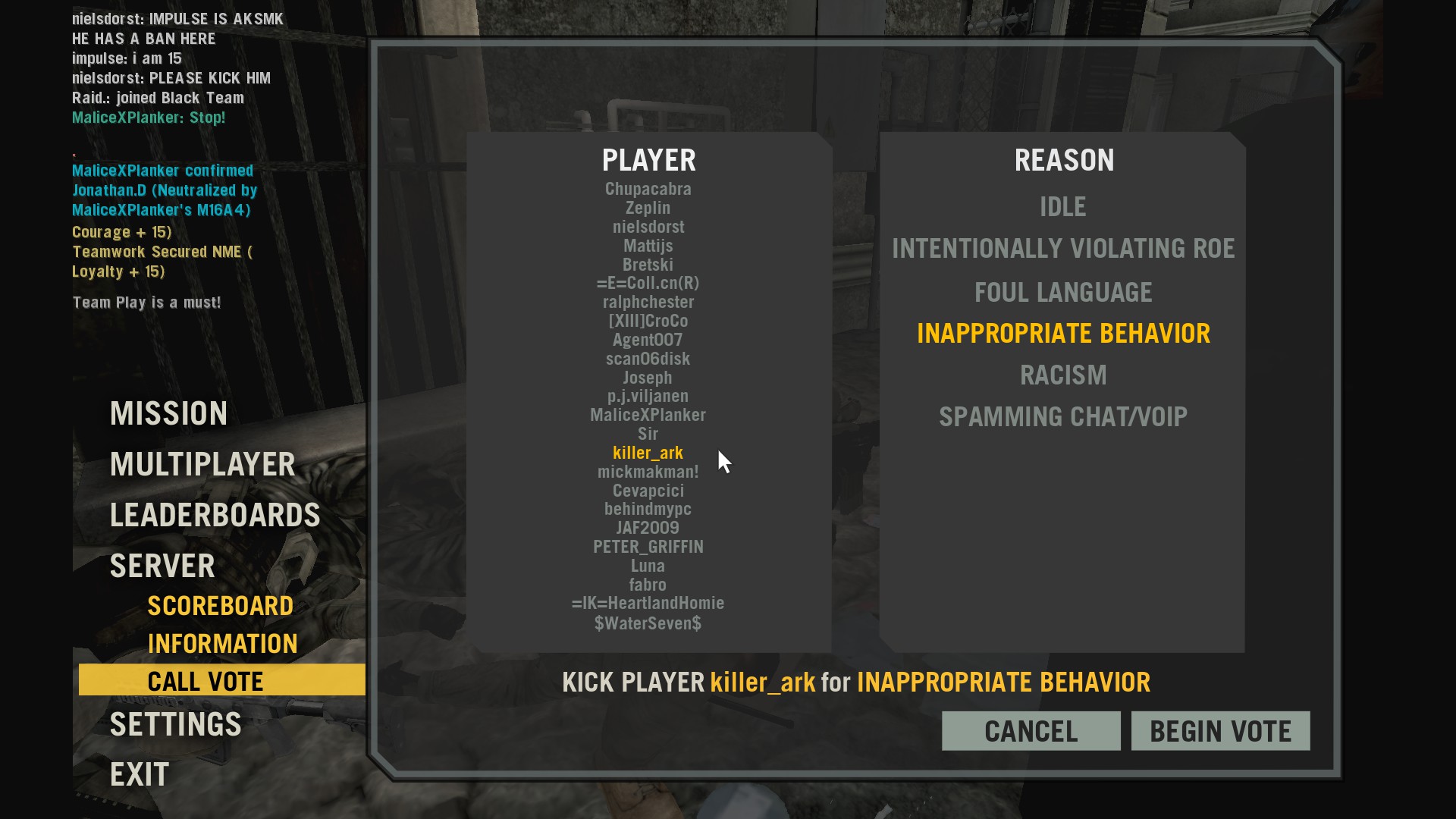Choose MaliceXPlanker as the vote target
The width and height of the screenshot is (1456, 819).
click(648, 415)
